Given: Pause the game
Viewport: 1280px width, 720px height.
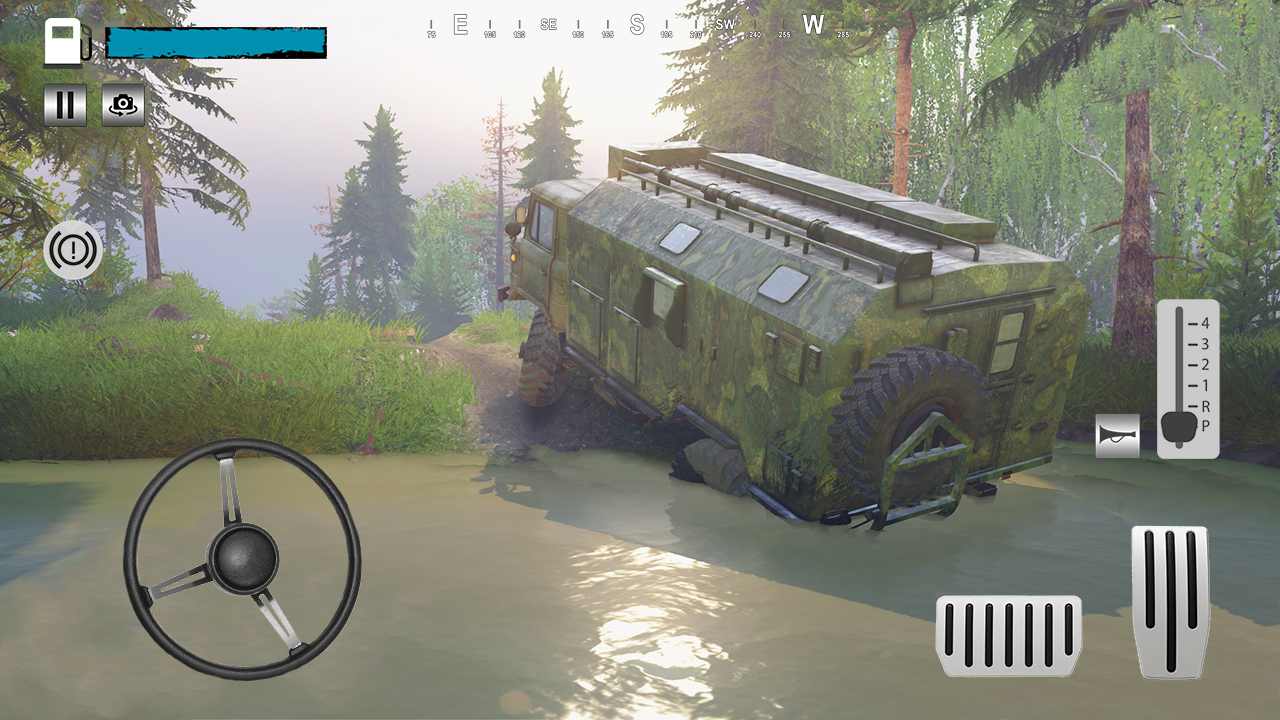Looking at the screenshot, I should coord(65,104).
